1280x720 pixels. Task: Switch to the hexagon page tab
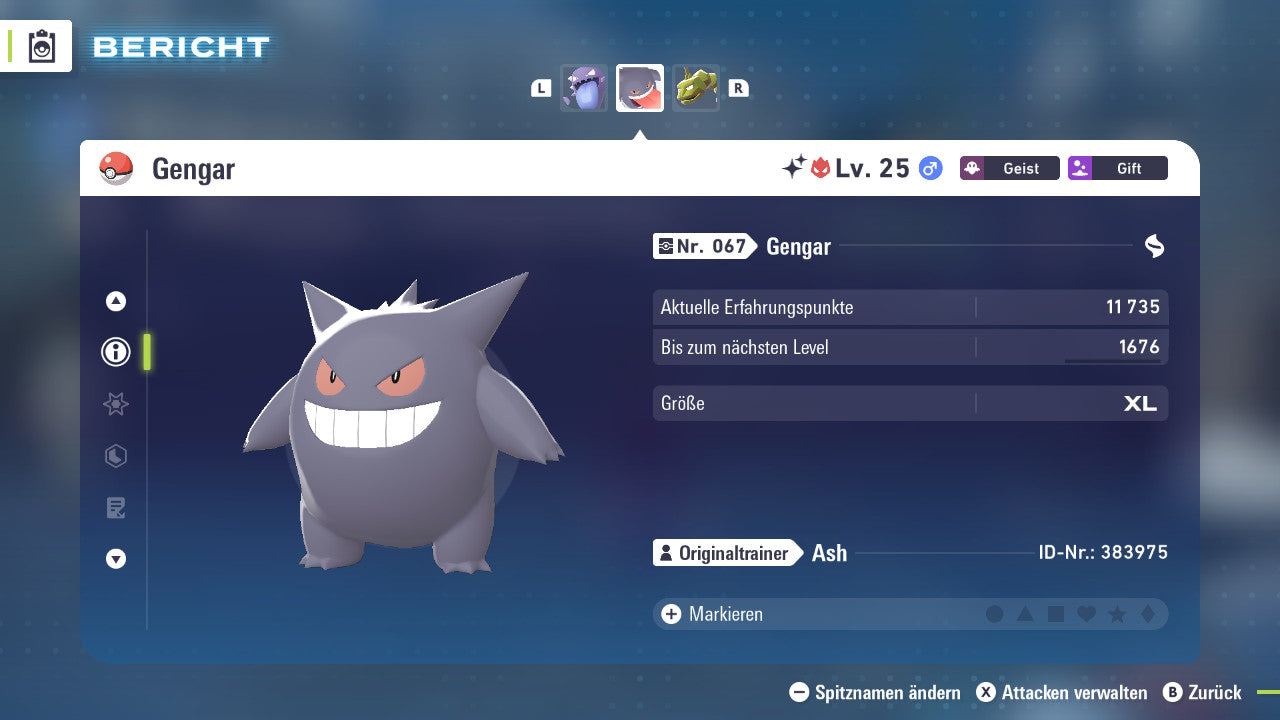pos(116,456)
